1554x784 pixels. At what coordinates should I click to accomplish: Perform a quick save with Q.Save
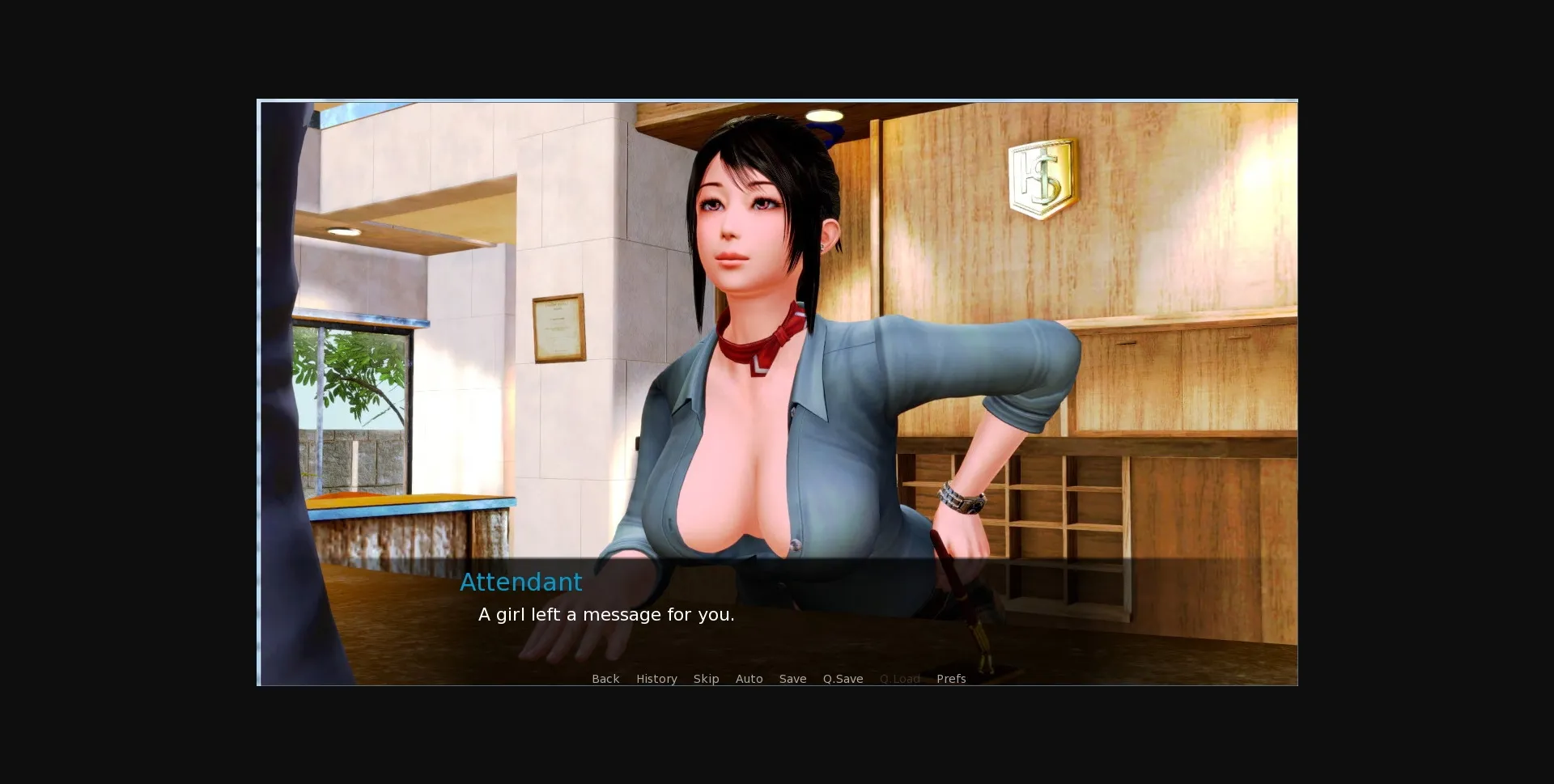[842, 679]
